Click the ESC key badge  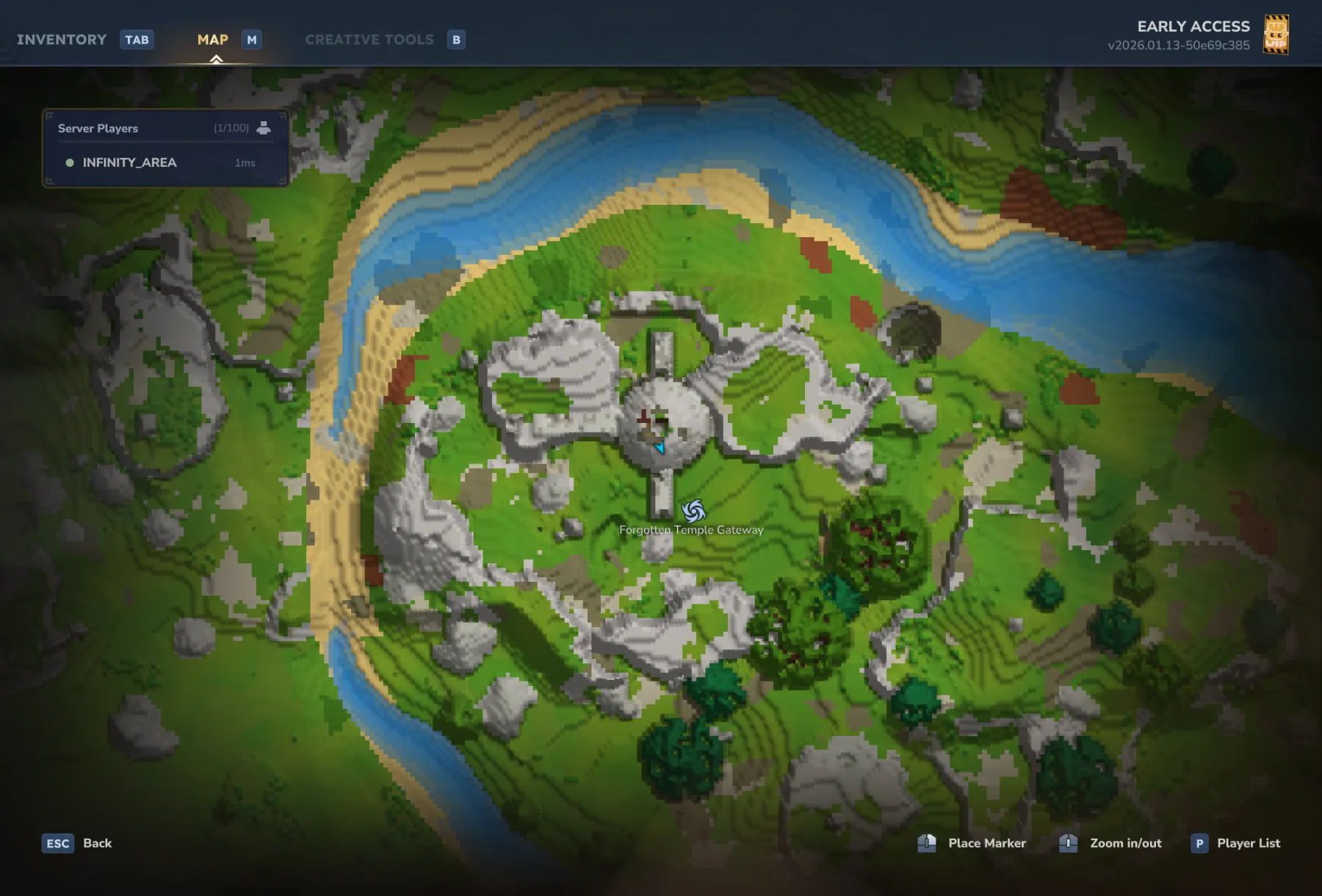point(57,843)
